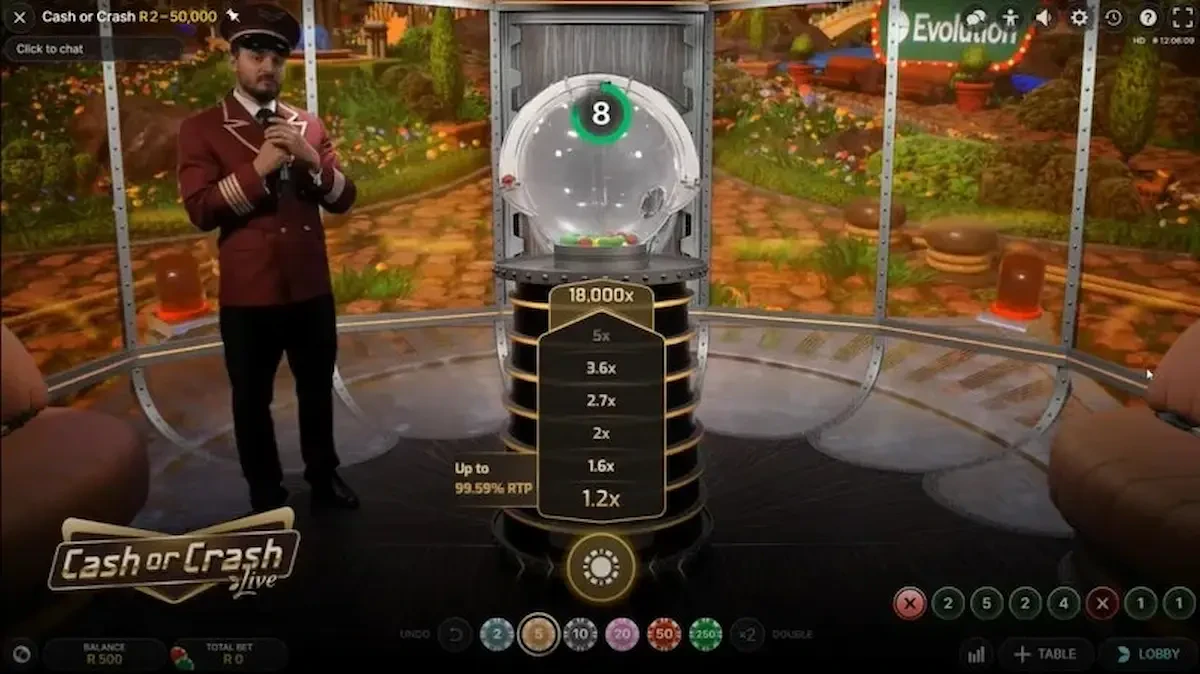
Task: Select the red 50 chip
Action: [x=663, y=634]
